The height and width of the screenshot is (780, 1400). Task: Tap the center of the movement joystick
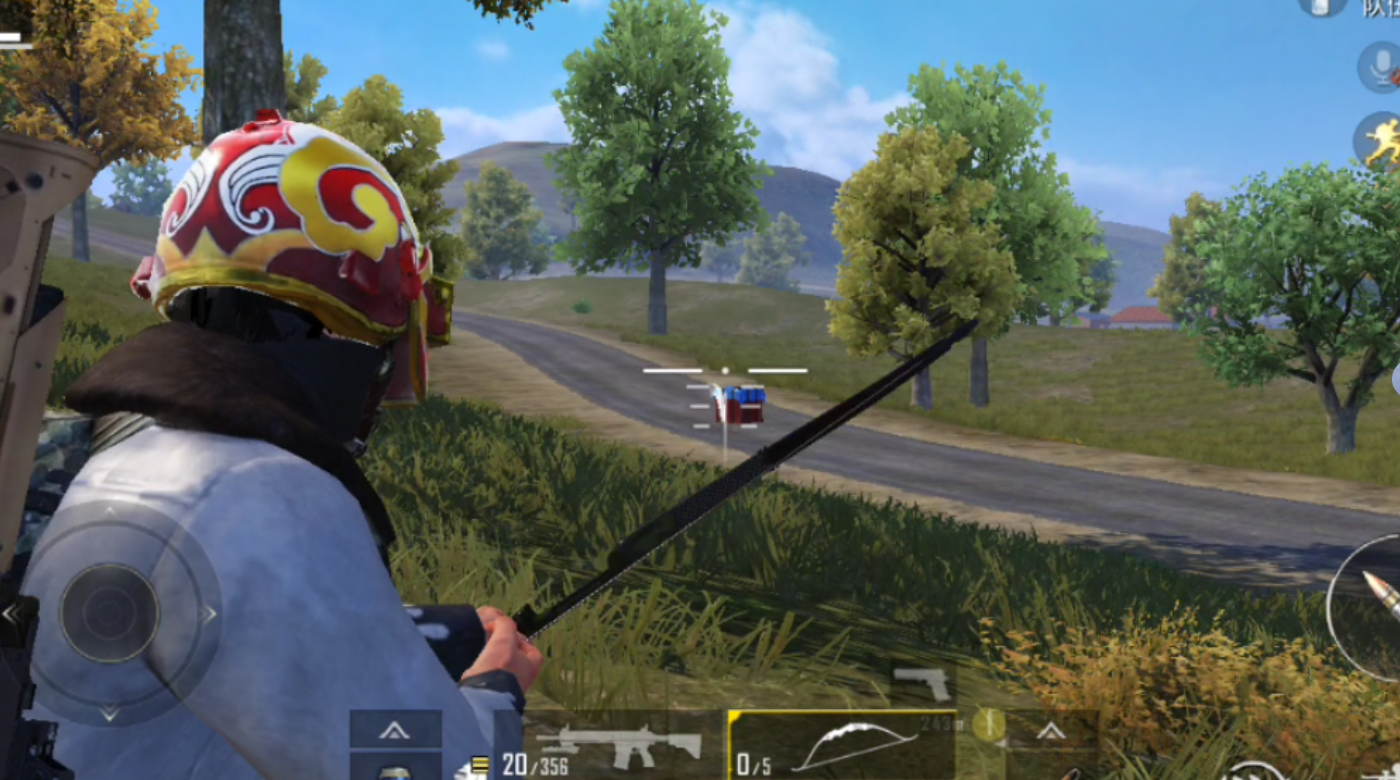pos(109,612)
